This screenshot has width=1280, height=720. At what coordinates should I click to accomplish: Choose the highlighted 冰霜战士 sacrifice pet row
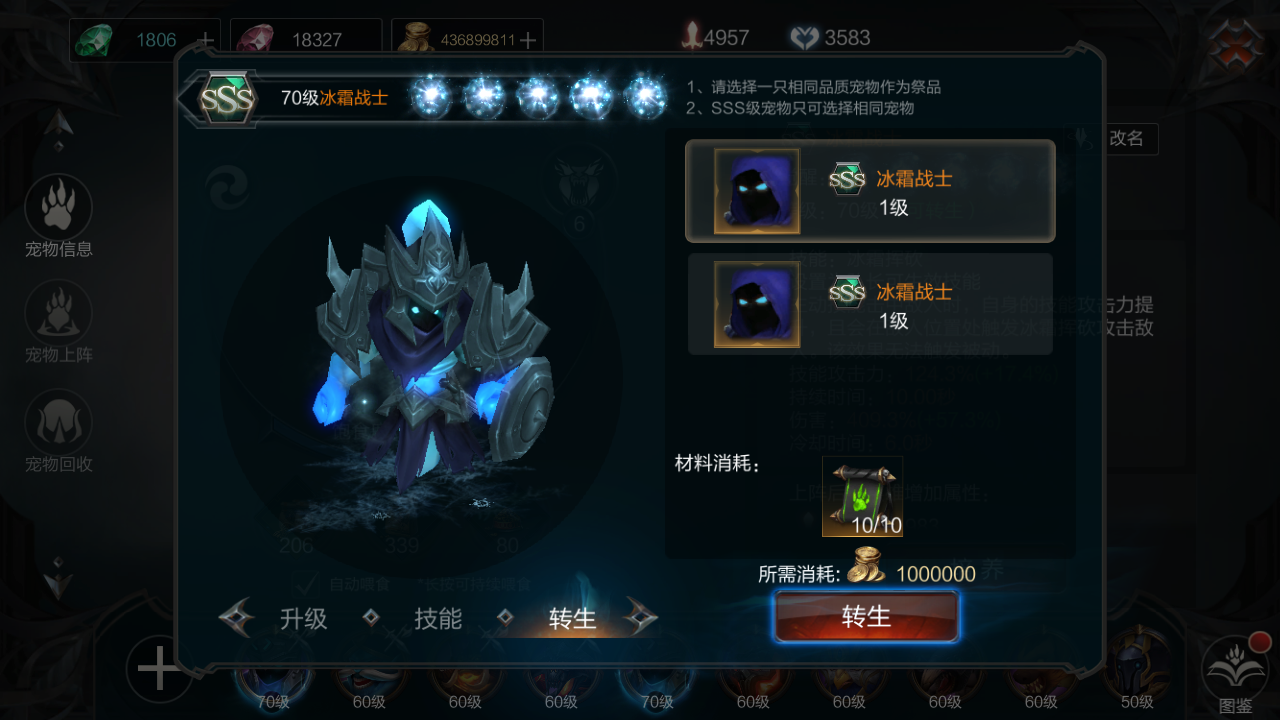(x=869, y=191)
